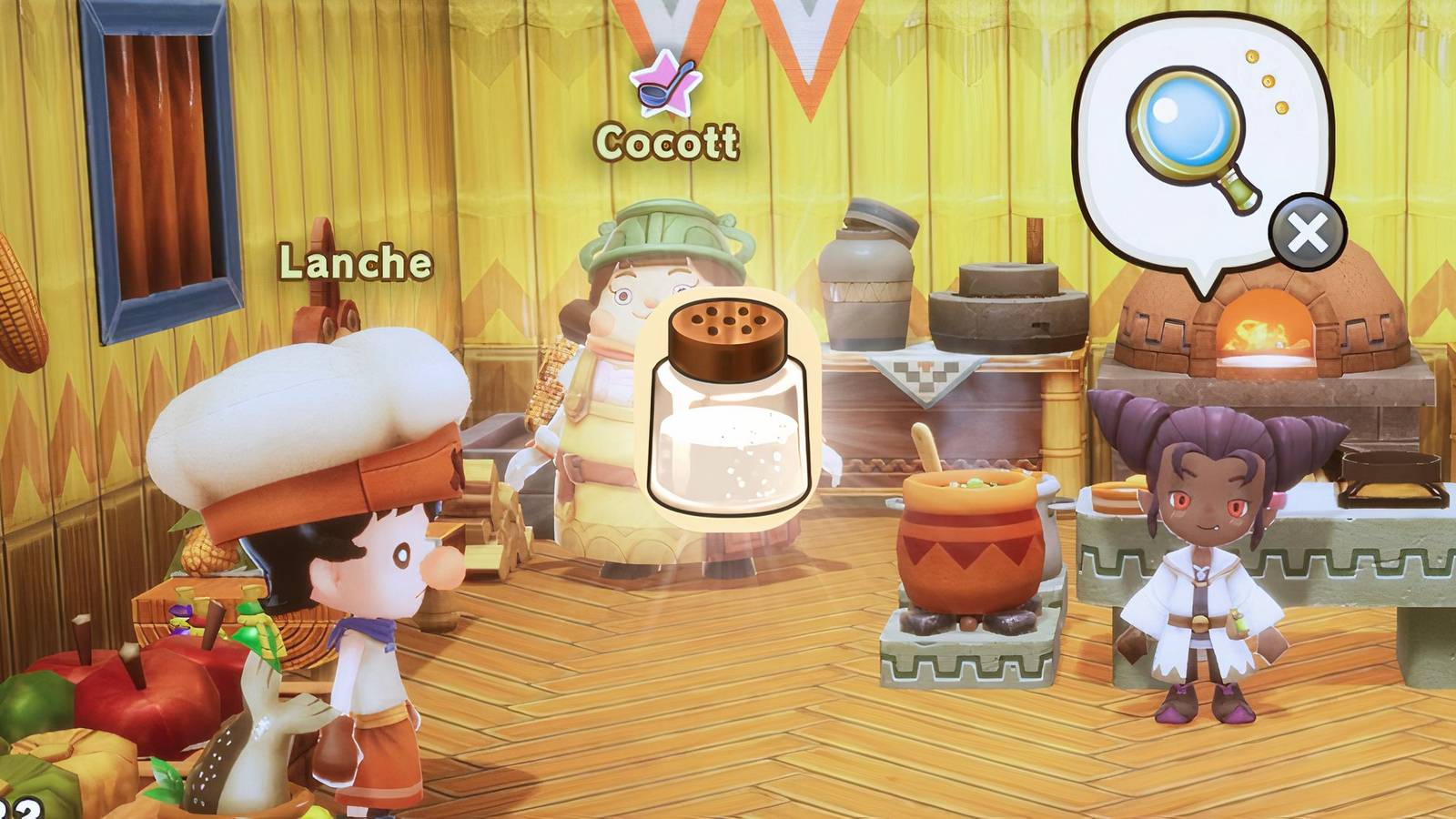Viewport: 1456px width, 819px height.
Task: Toggle the millstone grinder
Action: point(1010,309)
